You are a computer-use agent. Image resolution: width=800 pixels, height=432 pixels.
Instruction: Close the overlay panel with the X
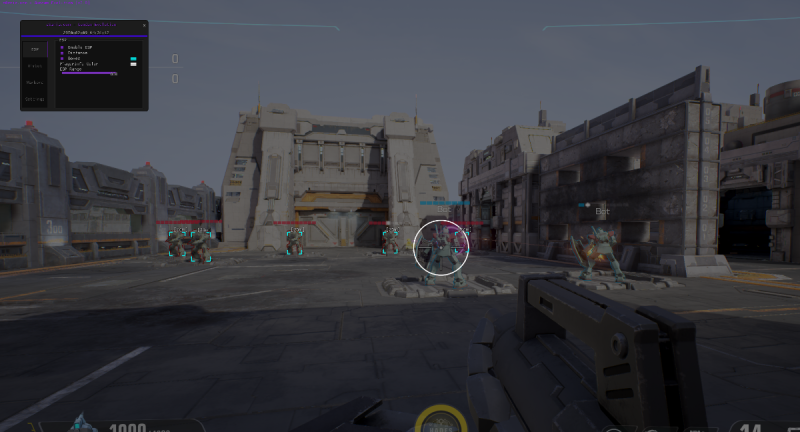click(x=142, y=24)
